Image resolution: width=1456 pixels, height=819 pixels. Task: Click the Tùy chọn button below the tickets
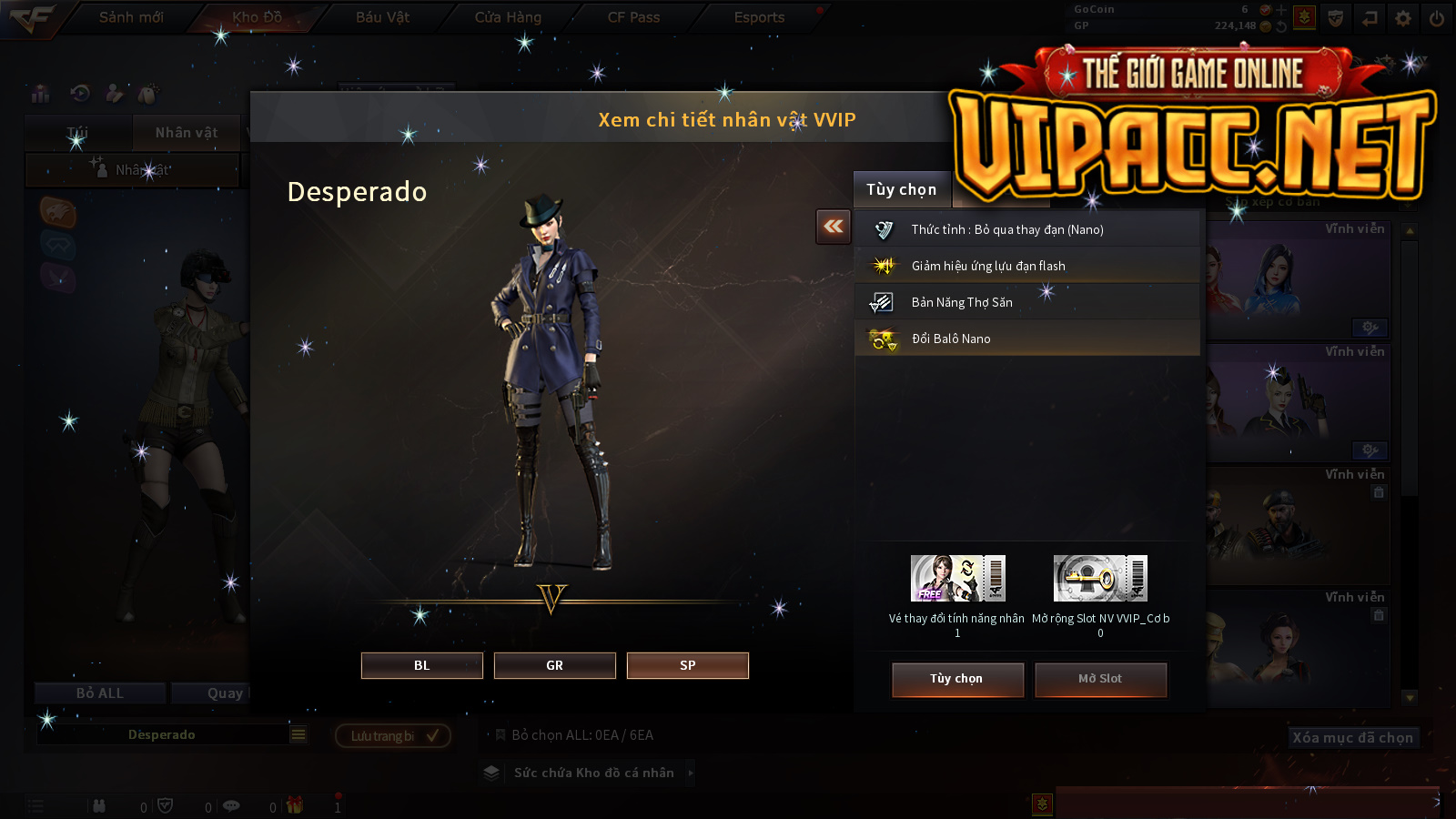(957, 679)
